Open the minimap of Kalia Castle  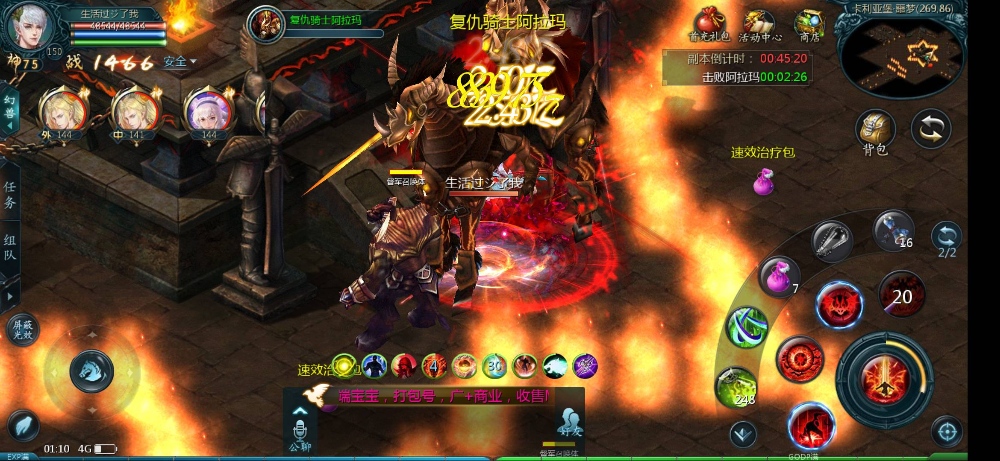(x=902, y=56)
